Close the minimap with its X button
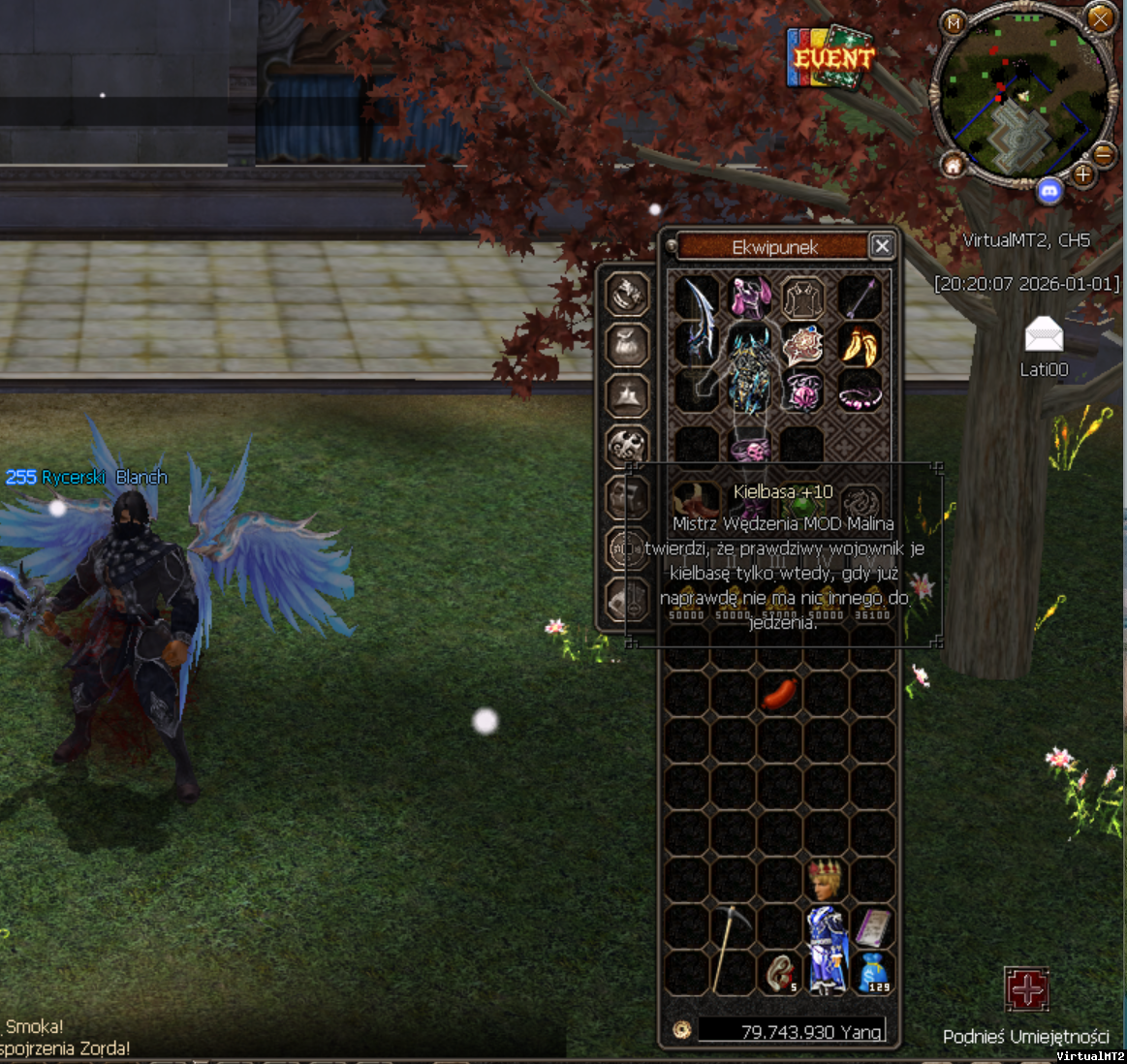 tap(1100, 18)
